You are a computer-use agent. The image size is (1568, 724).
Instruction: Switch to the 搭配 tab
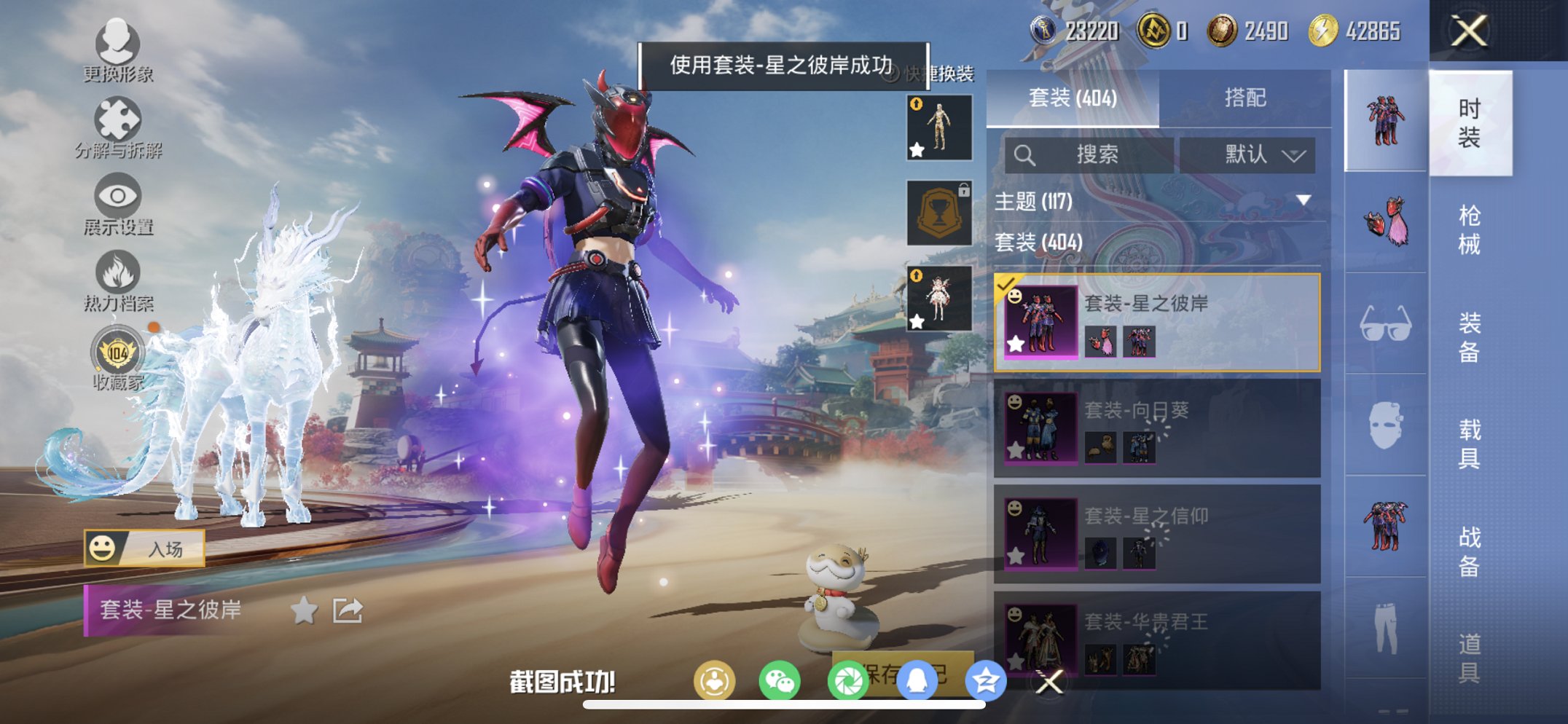pos(1247,97)
